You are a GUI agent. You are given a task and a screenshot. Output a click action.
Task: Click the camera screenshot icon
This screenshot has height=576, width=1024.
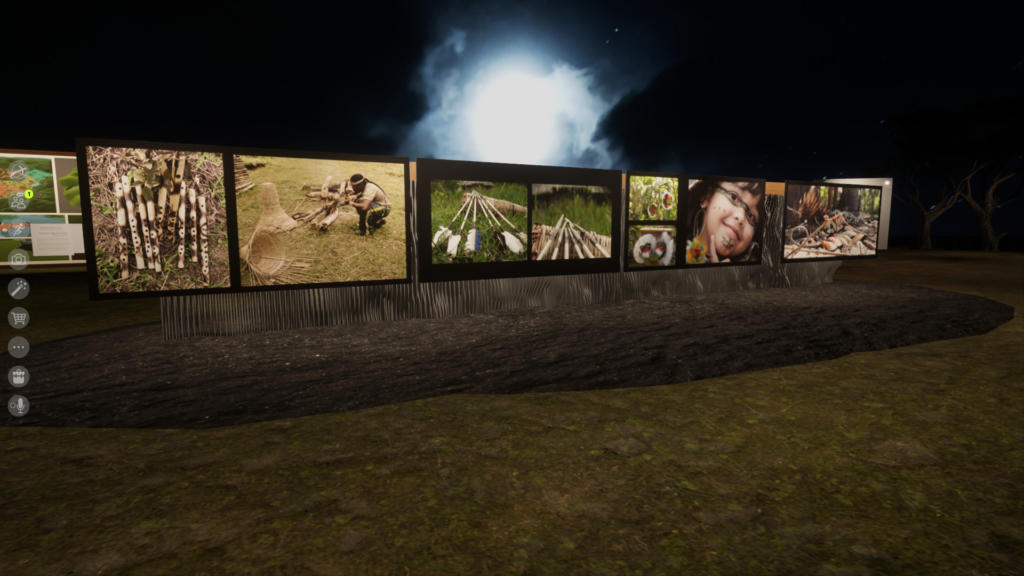coord(18,259)
